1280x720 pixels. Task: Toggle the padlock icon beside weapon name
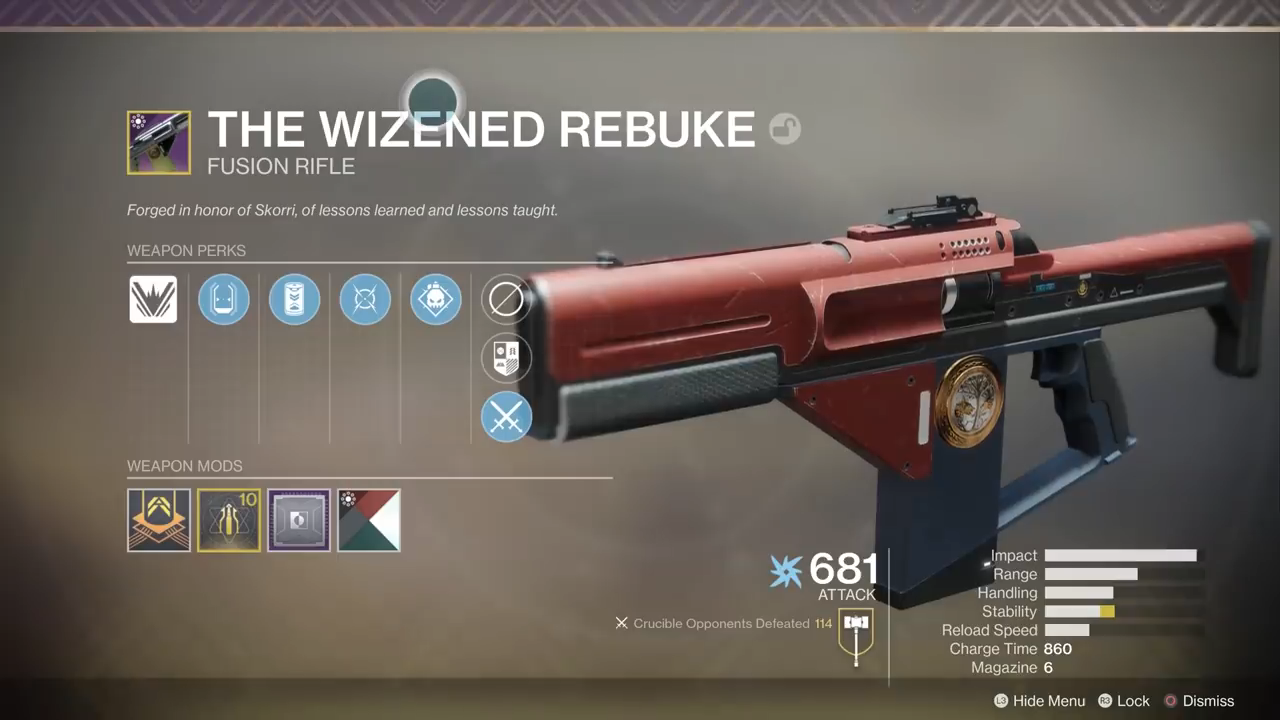(785, 129)
